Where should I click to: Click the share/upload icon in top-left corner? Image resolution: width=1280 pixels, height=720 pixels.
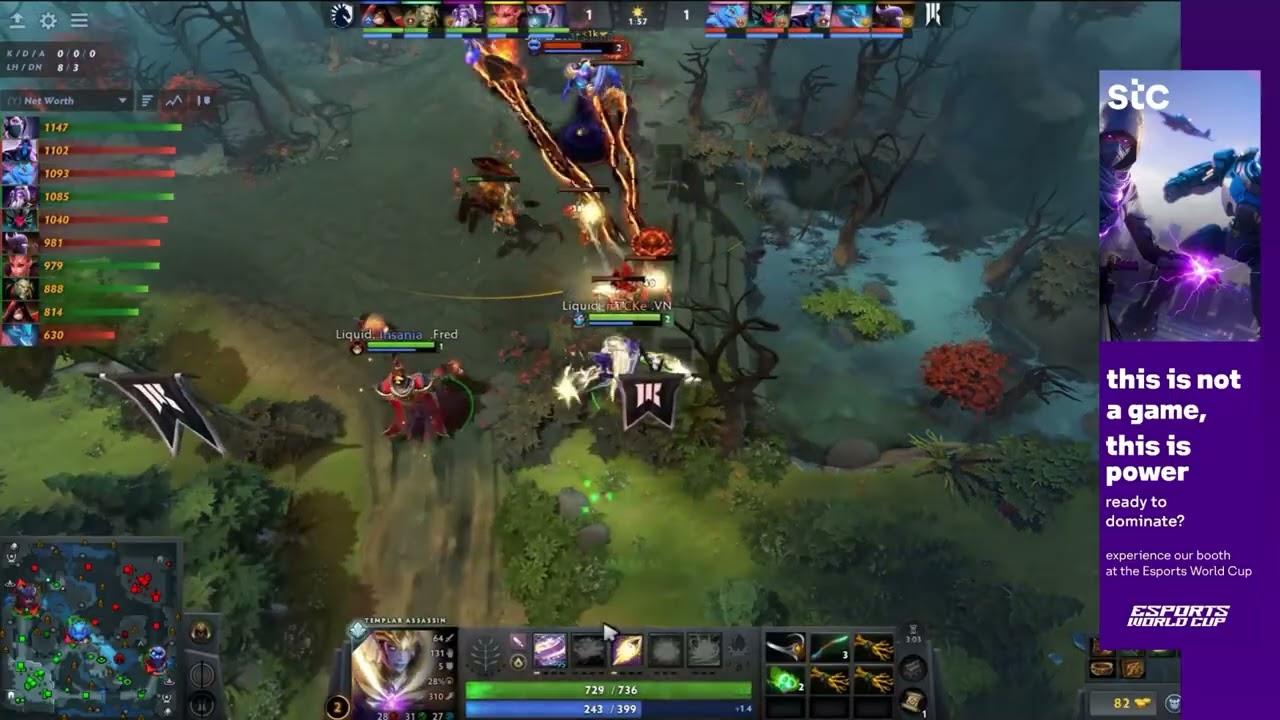(x=17, y=20)
